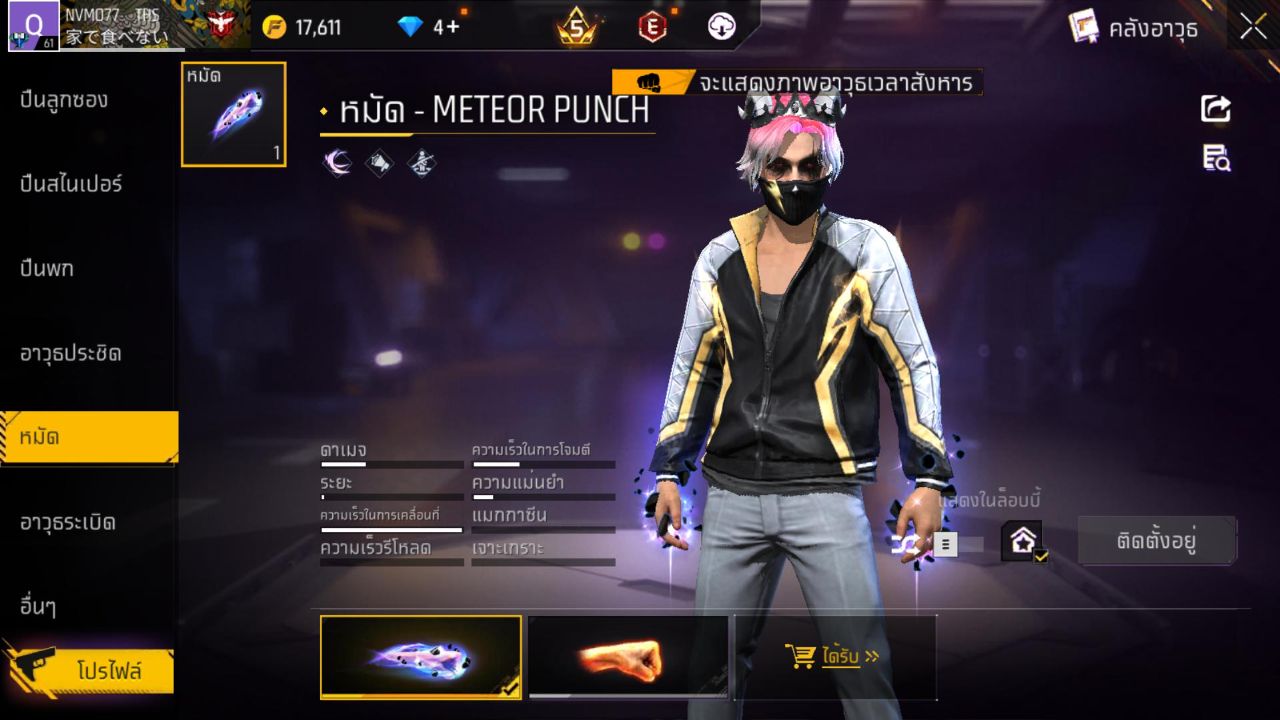Screen dimensions: 1280x720
Task: Open the Elite 'E' badge in top bar
Action: coord(650,27)
